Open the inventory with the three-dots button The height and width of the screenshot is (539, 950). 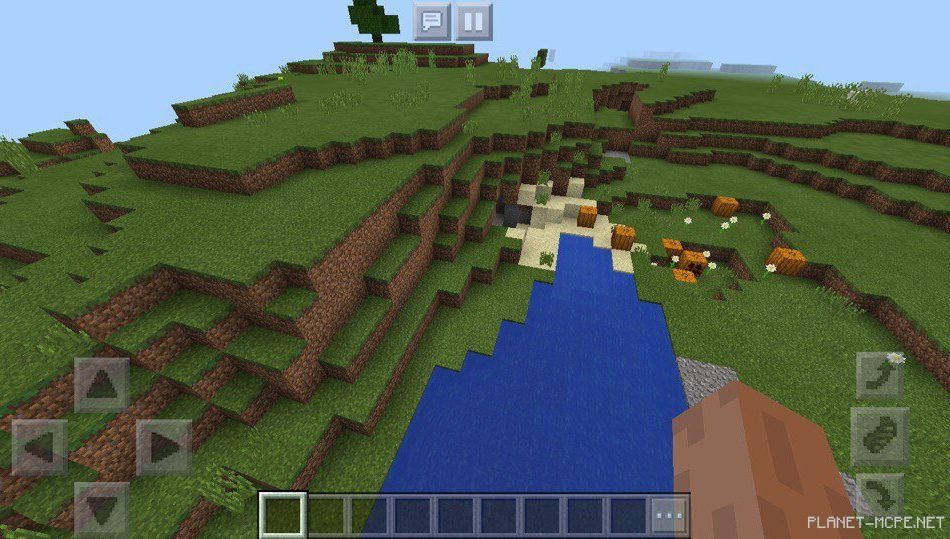coord(669,515)
